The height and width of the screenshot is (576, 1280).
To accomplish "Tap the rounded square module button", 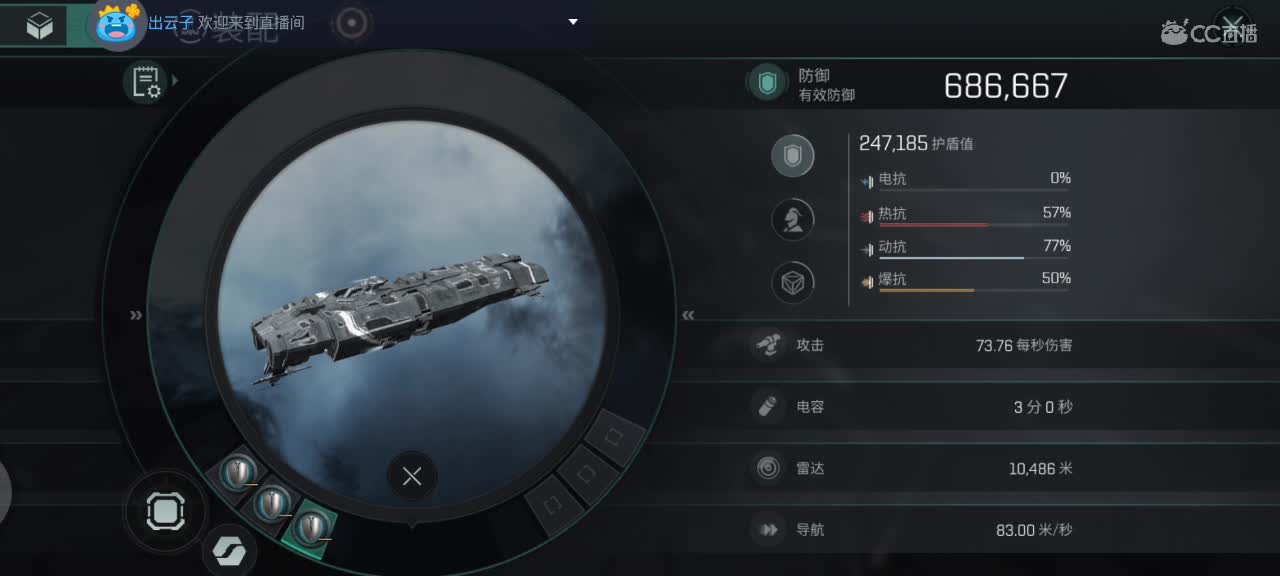I will pyautogui.click(x=165, y=512).
